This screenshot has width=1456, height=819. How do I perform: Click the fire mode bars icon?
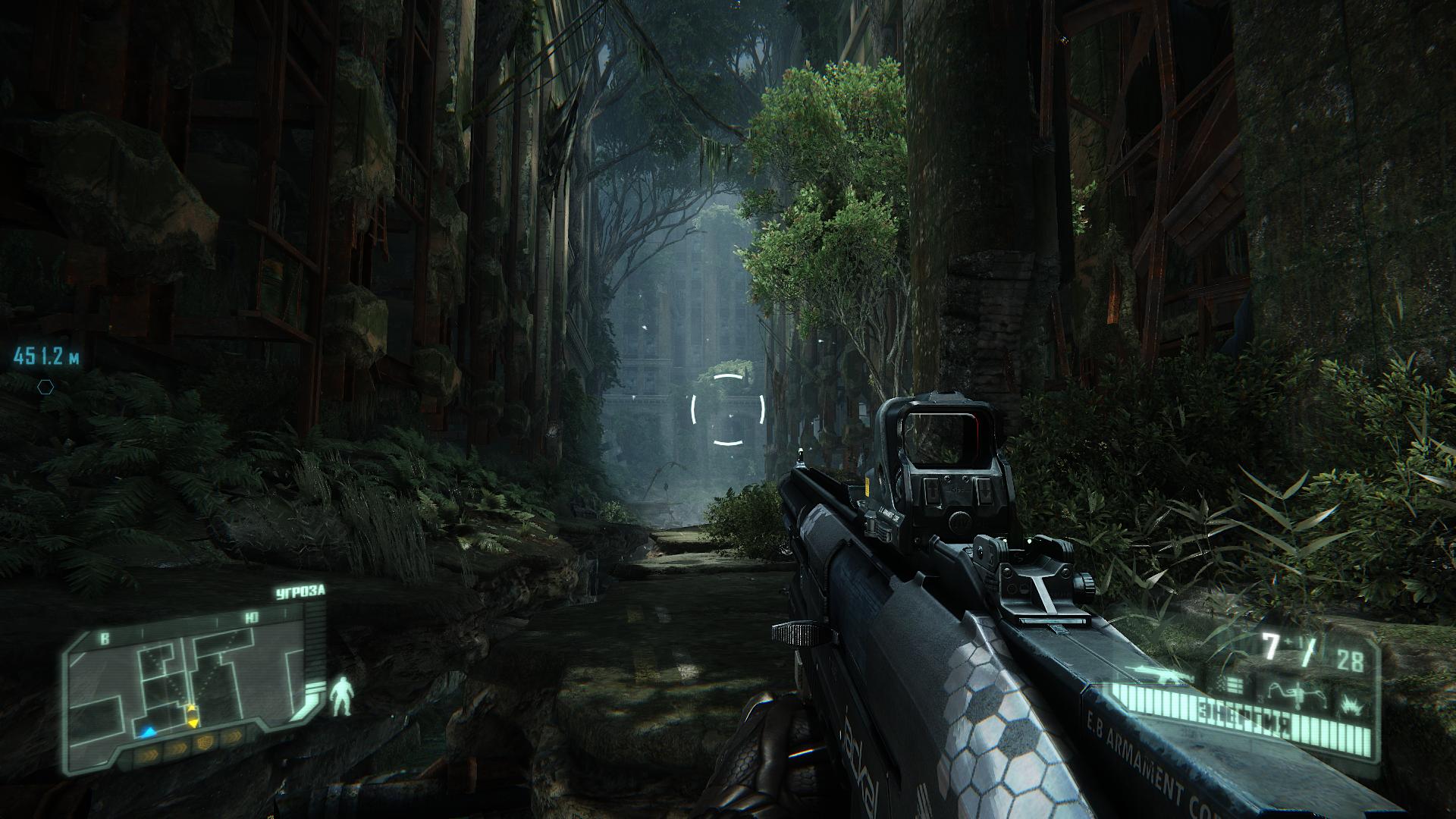click(x=1232, y=686)
